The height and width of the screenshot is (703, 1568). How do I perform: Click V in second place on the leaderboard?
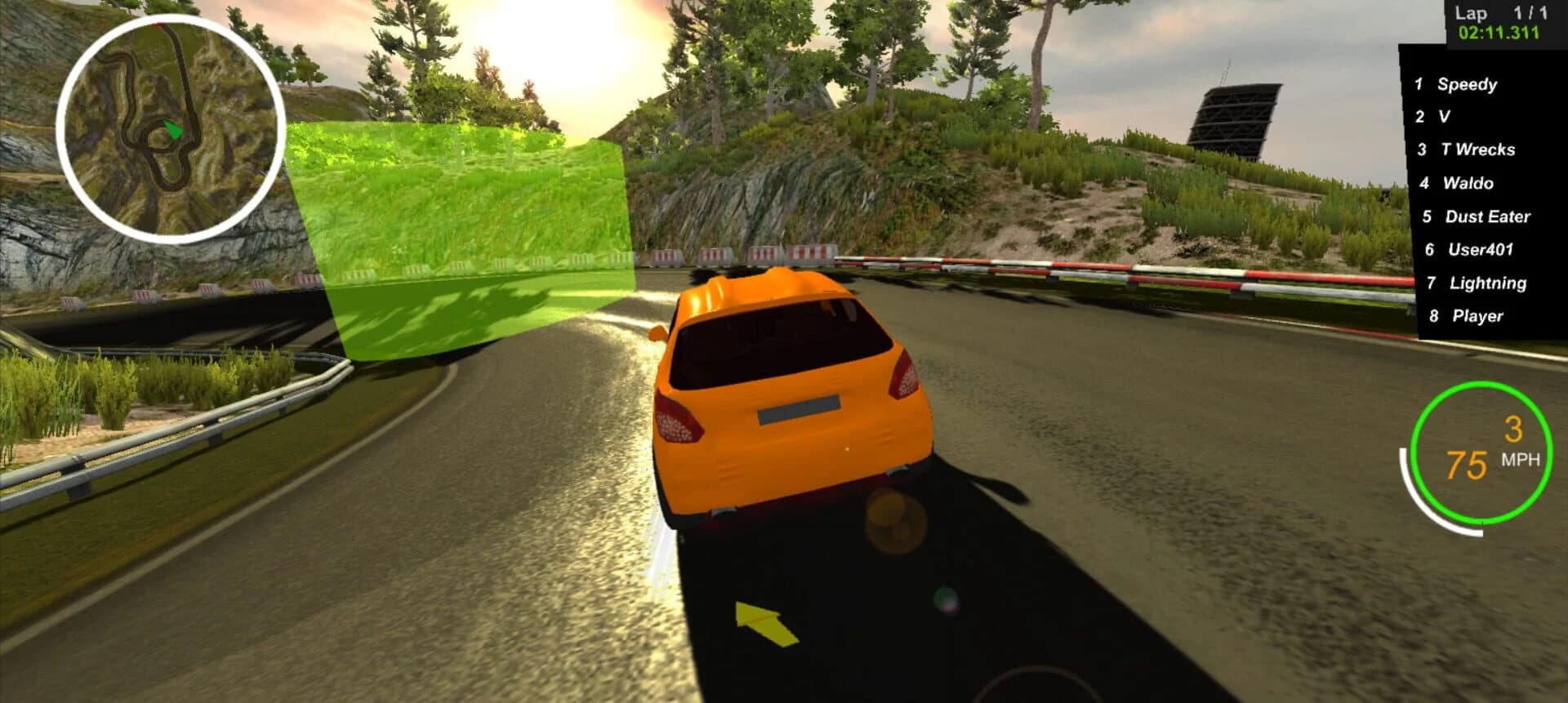tap(1444, 117)
